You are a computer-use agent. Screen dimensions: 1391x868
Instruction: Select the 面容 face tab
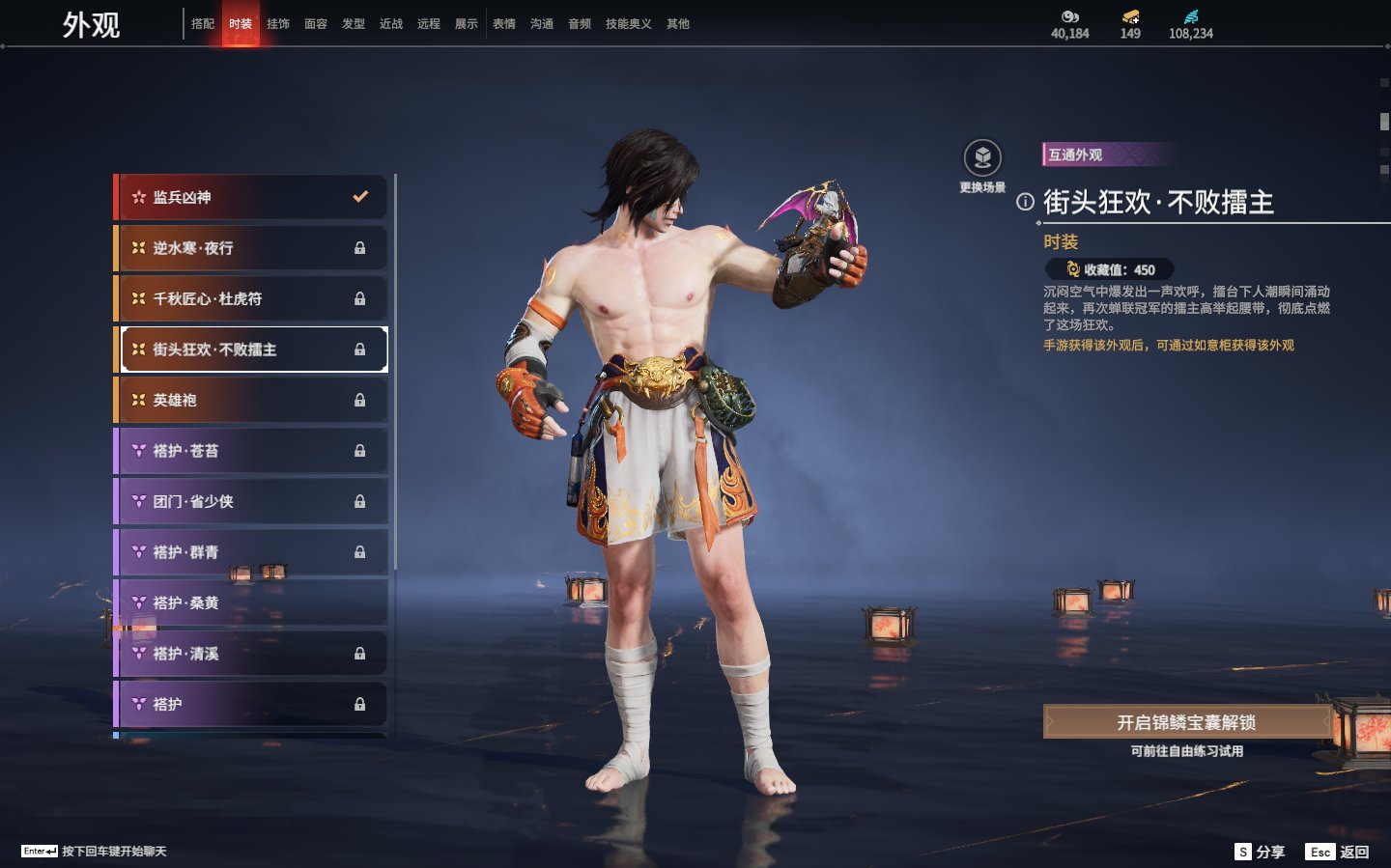pos(316,24)
